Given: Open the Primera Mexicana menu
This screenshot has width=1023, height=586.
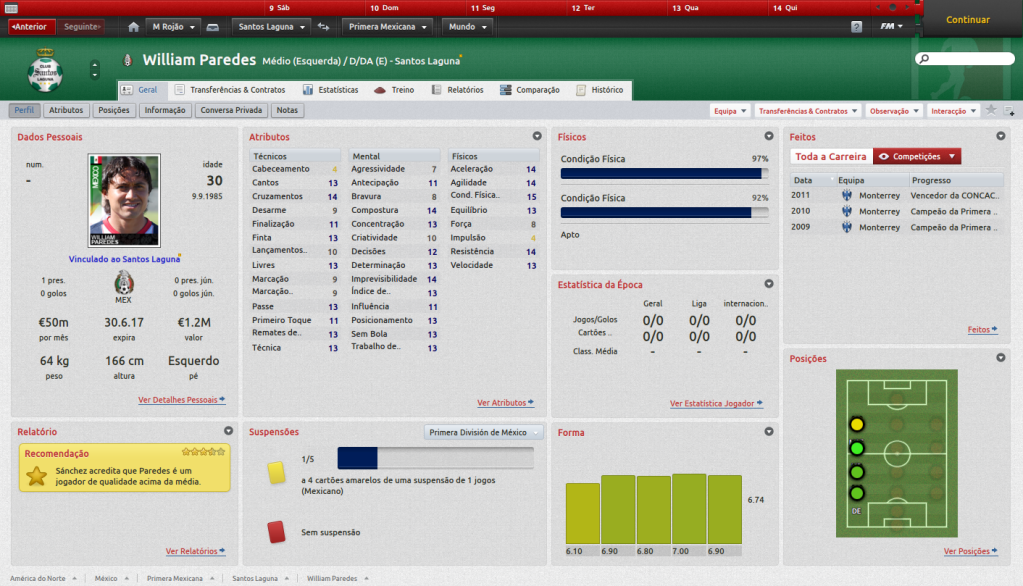Looking at the screenshot, I should (389, 26).
